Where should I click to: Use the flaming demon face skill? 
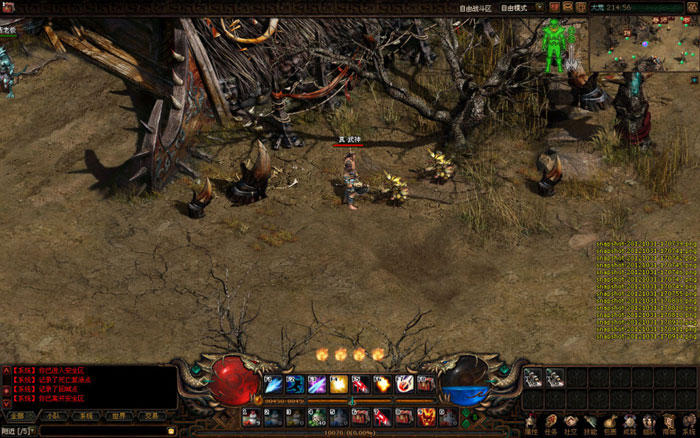426,415
